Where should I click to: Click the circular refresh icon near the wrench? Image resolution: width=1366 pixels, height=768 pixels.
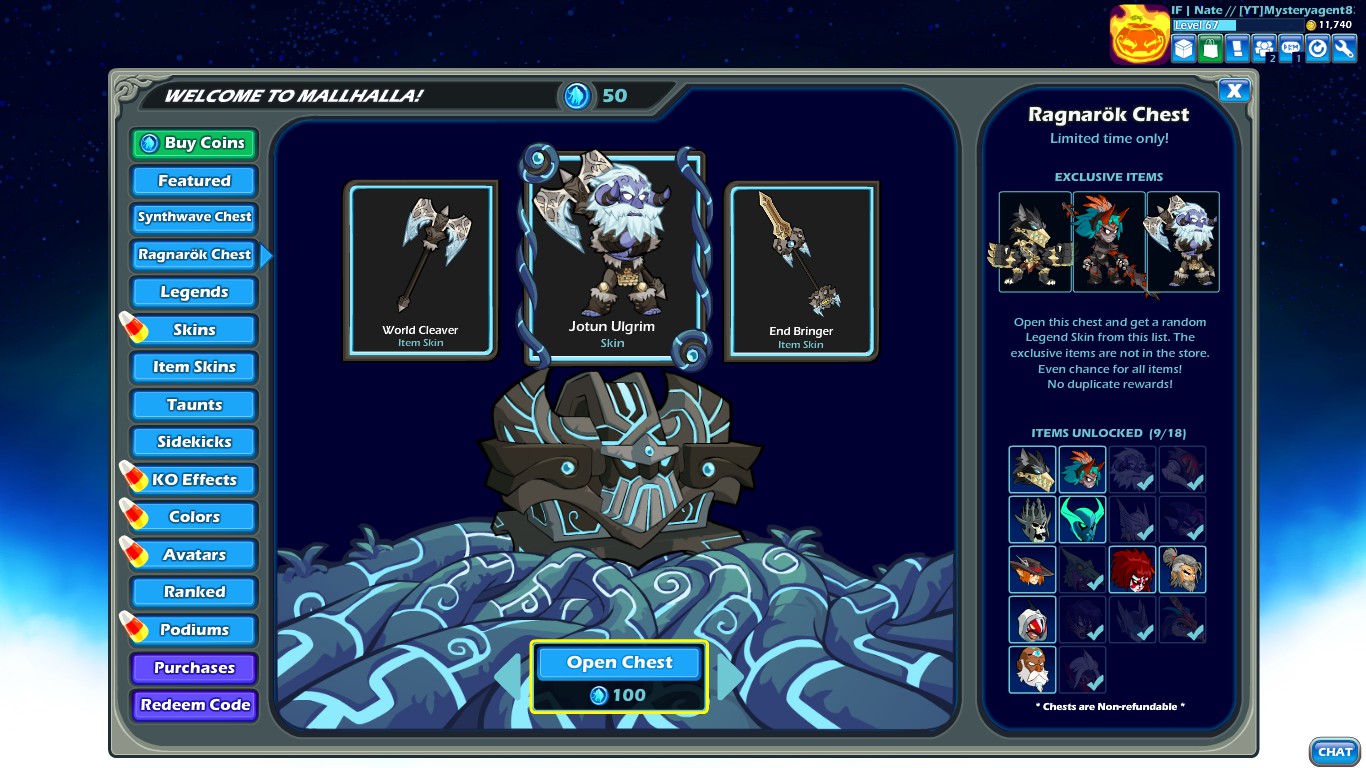click(1316, 47)
